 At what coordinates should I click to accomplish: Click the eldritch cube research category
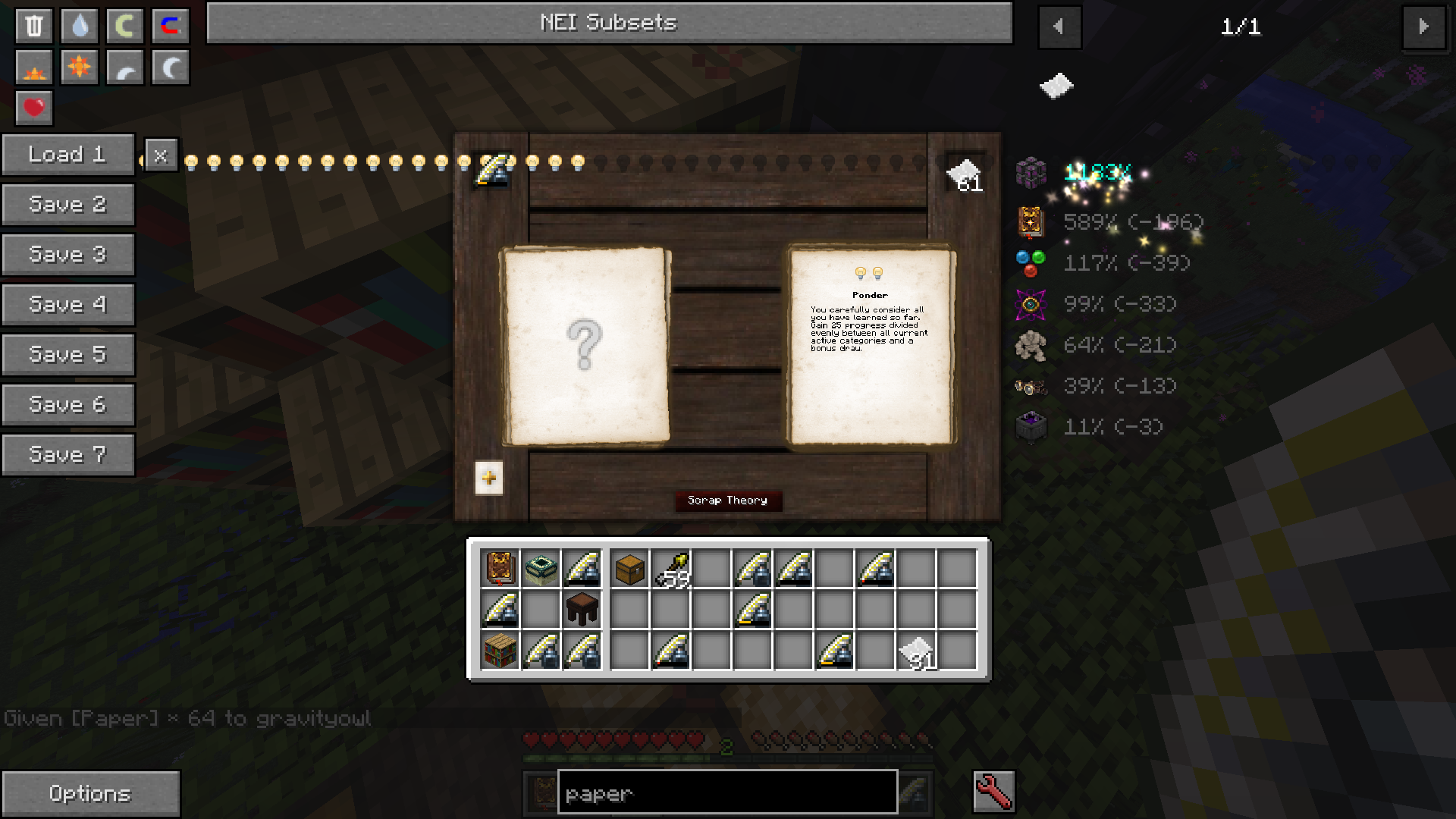(1031, 173)
